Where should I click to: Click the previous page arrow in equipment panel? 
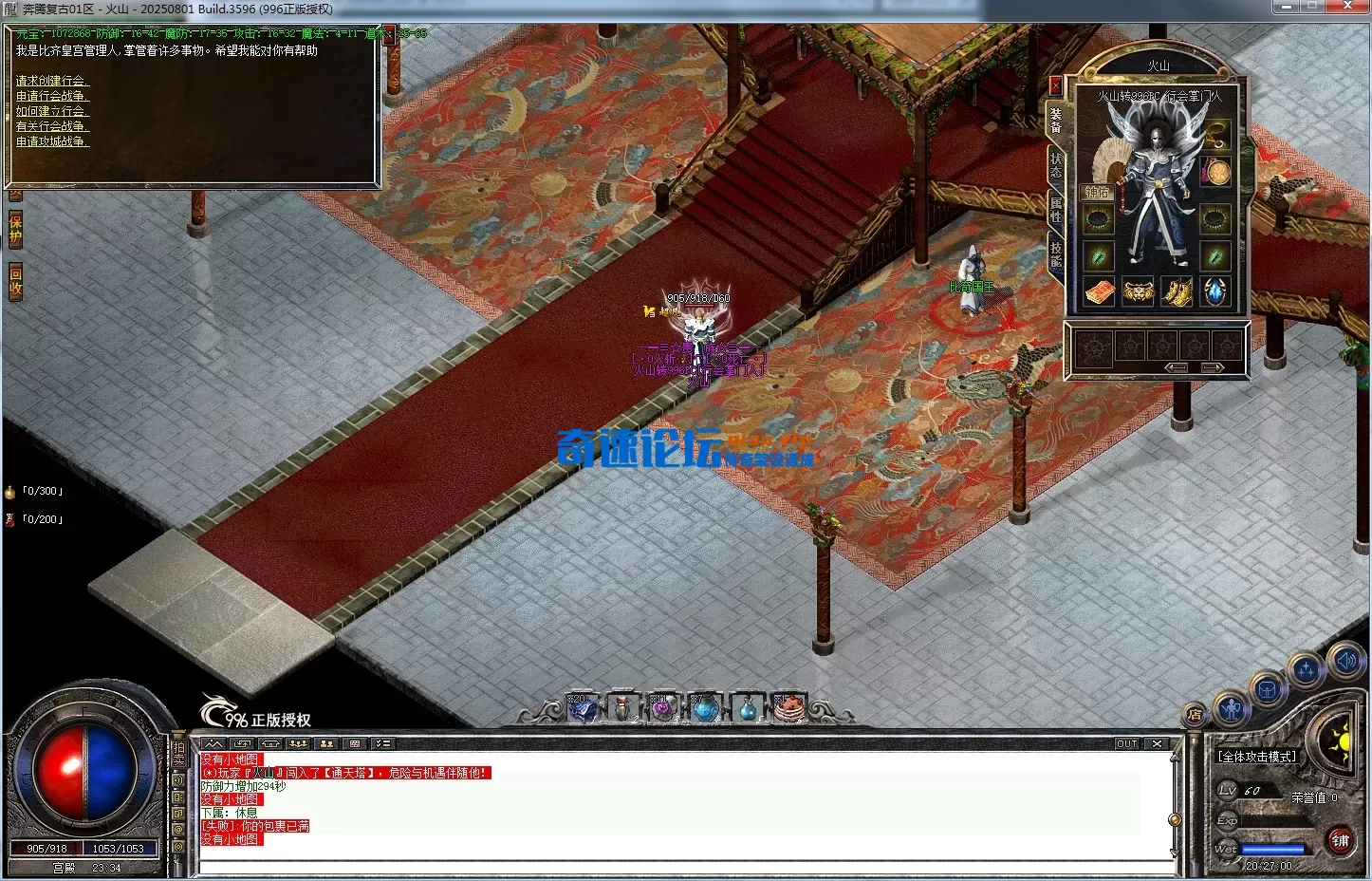pos(1177,367)
